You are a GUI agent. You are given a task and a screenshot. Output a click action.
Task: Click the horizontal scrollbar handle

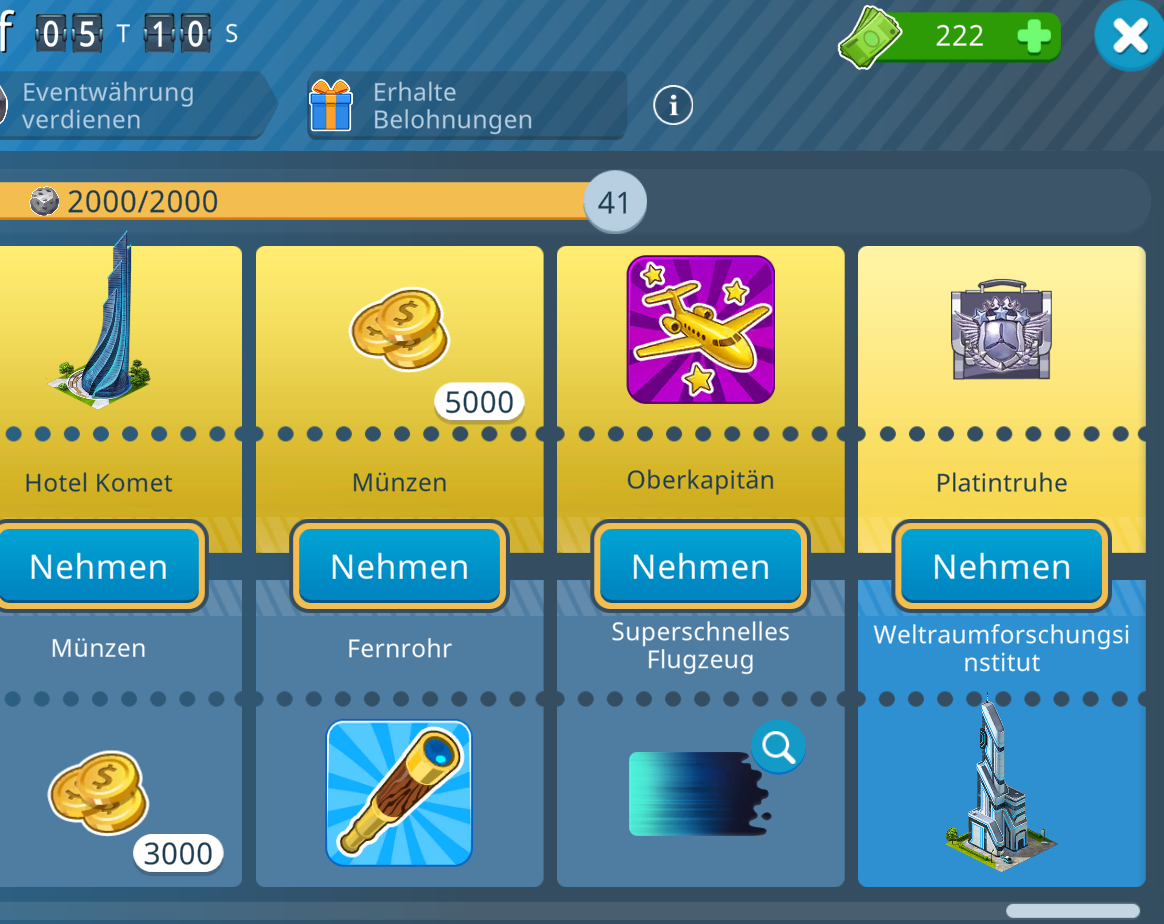point(1072,911)
